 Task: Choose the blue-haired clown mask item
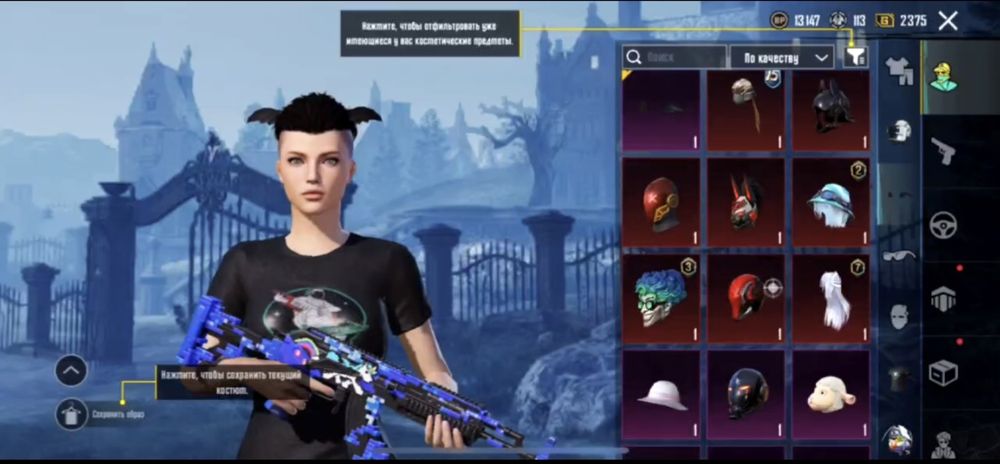coord(661,297)
